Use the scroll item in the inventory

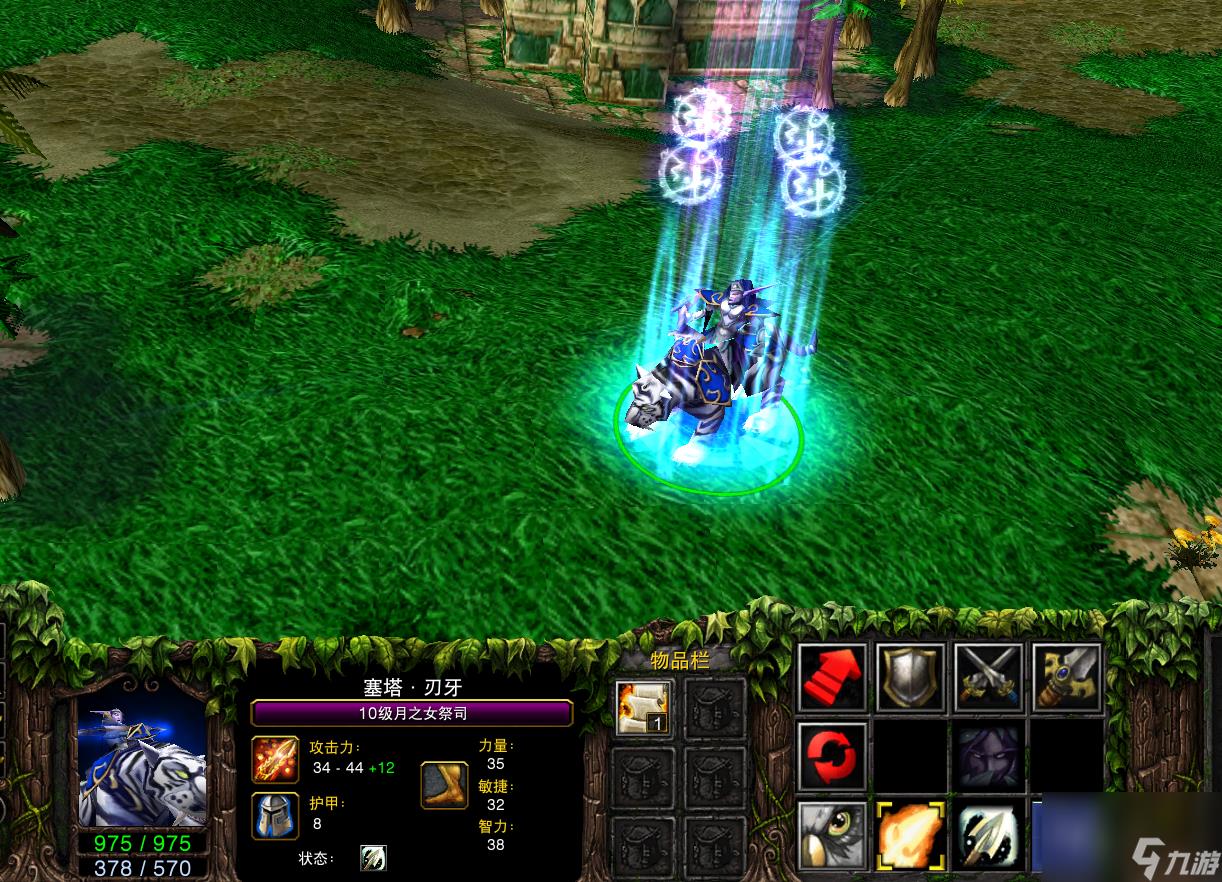[x=644, y=708]
